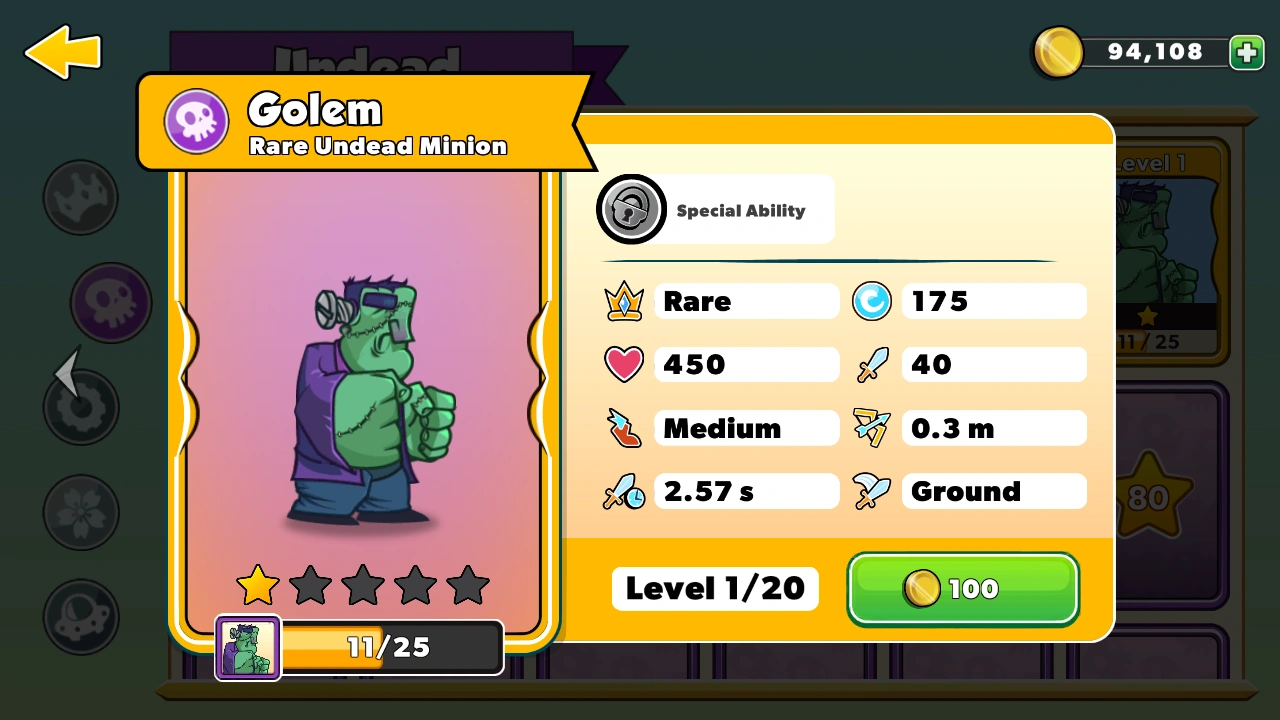Click the heart health stat icon
1280x720 pixels.
[624, 364]
